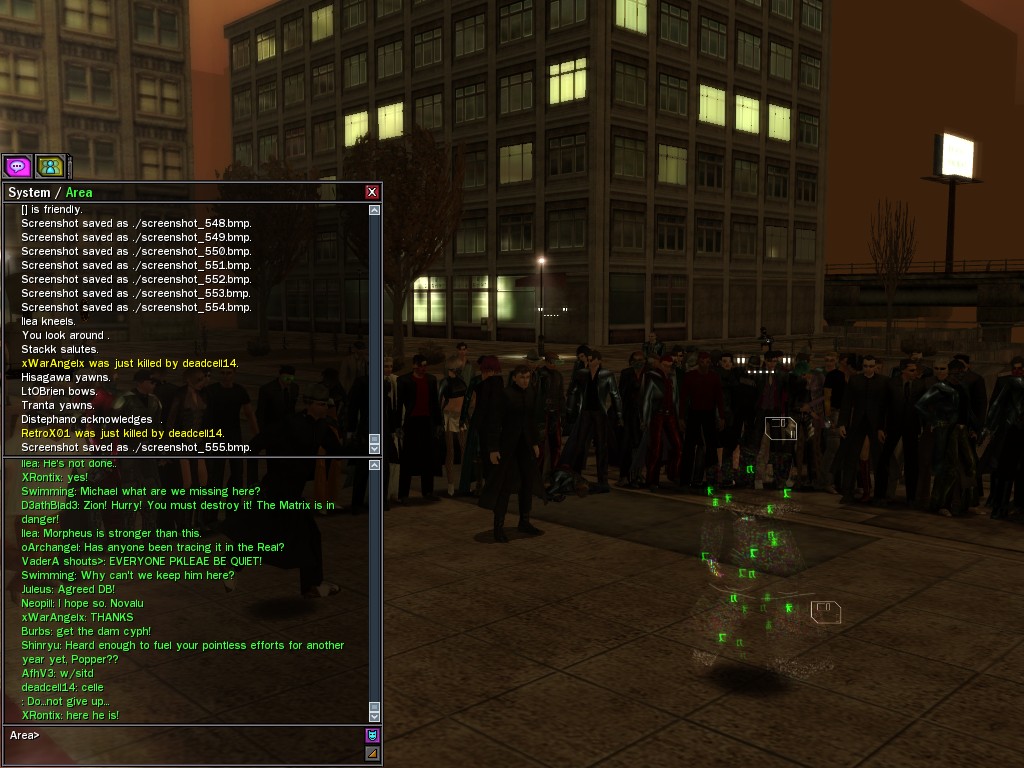Screen dimensions: 1024x768
Task: Select the System channel label in title
Action: pyautogui.click(x=28, y=192)
